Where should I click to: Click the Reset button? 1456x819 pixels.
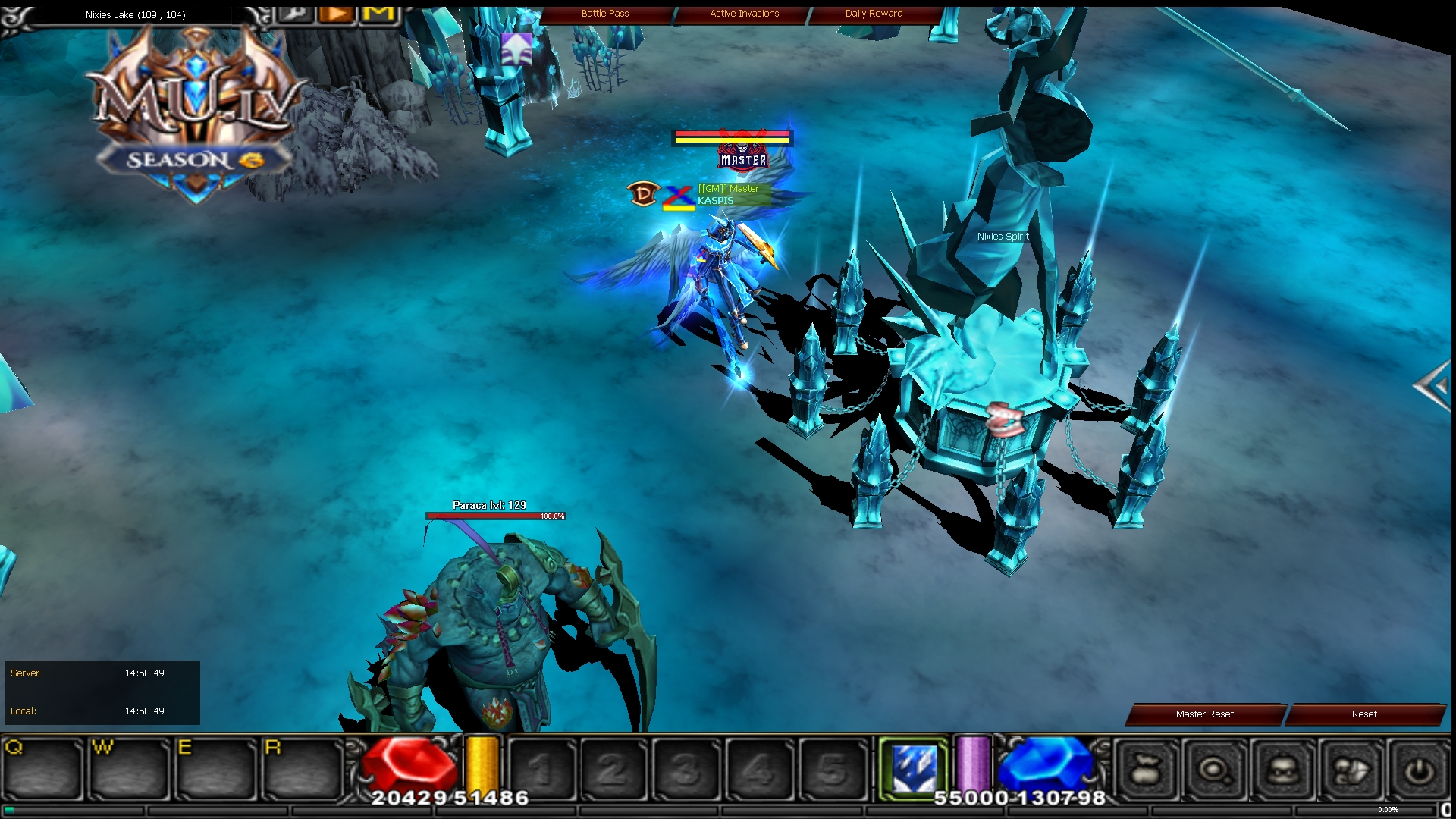1364,714
